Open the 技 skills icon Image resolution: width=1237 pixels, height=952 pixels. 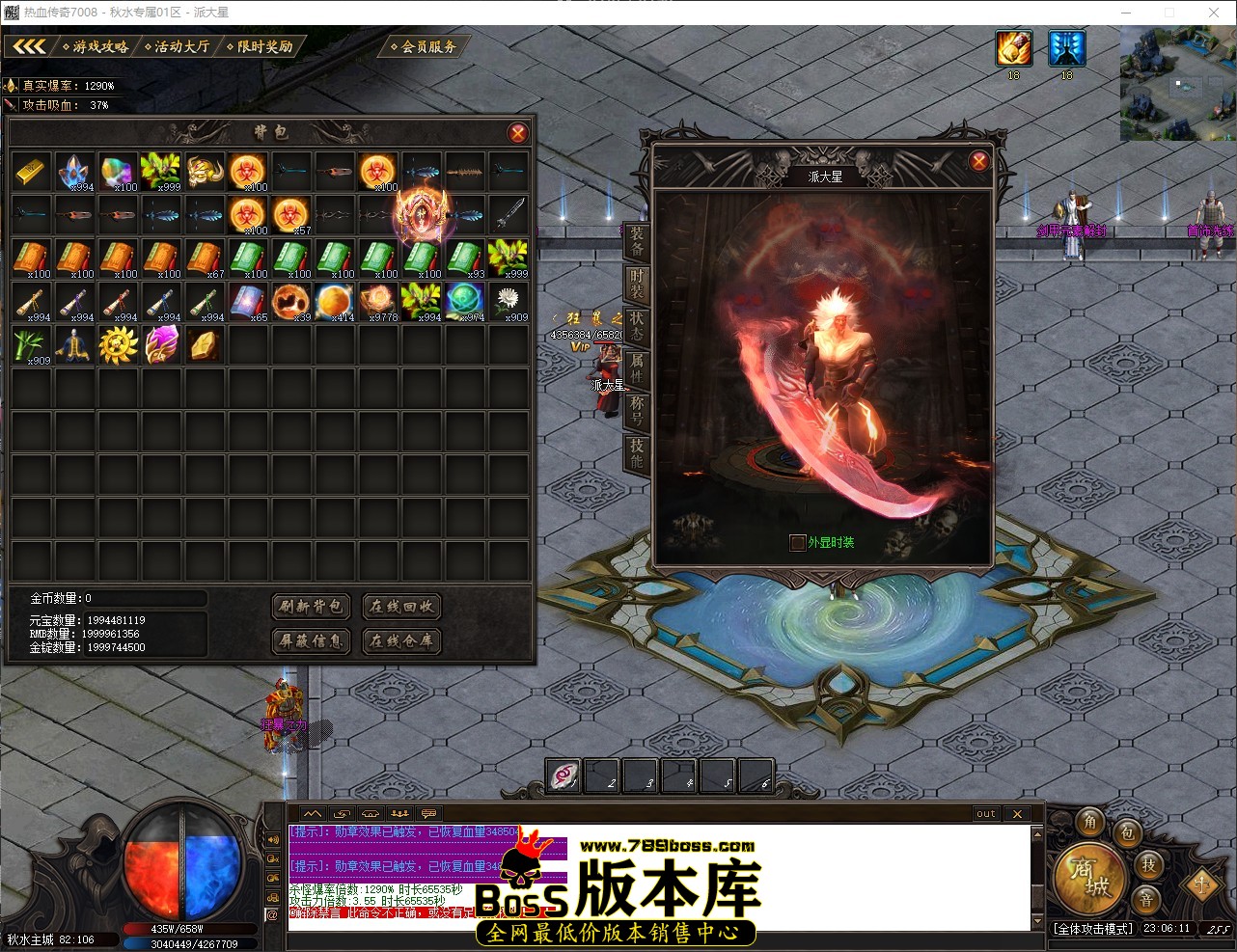point(1149,866)
